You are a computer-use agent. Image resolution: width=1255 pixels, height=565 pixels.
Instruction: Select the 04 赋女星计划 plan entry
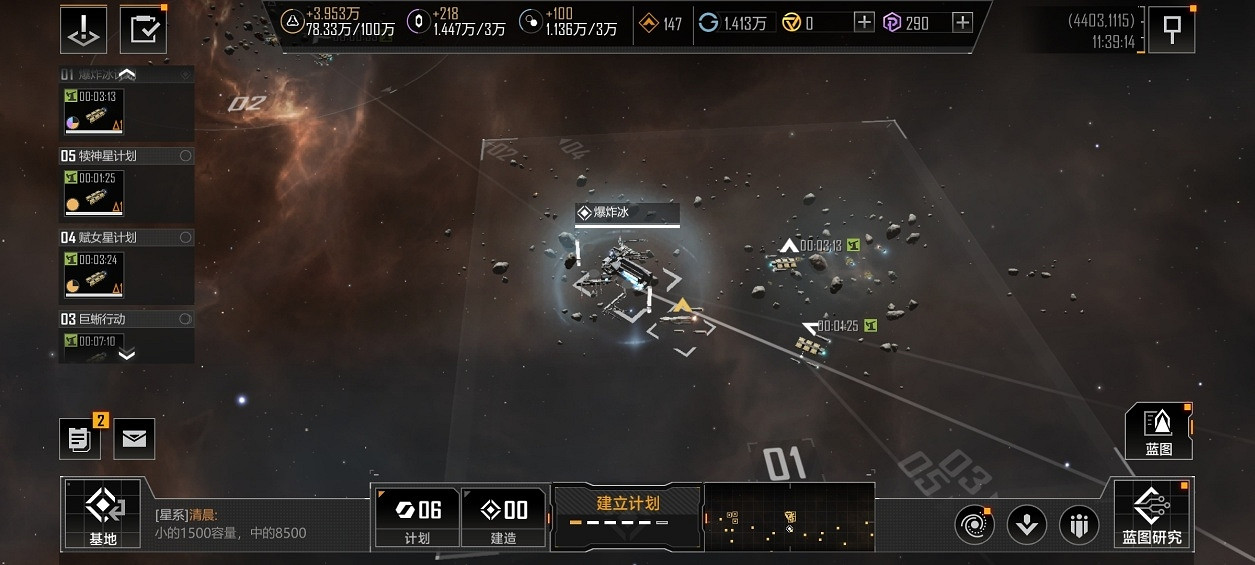(125, 238)
